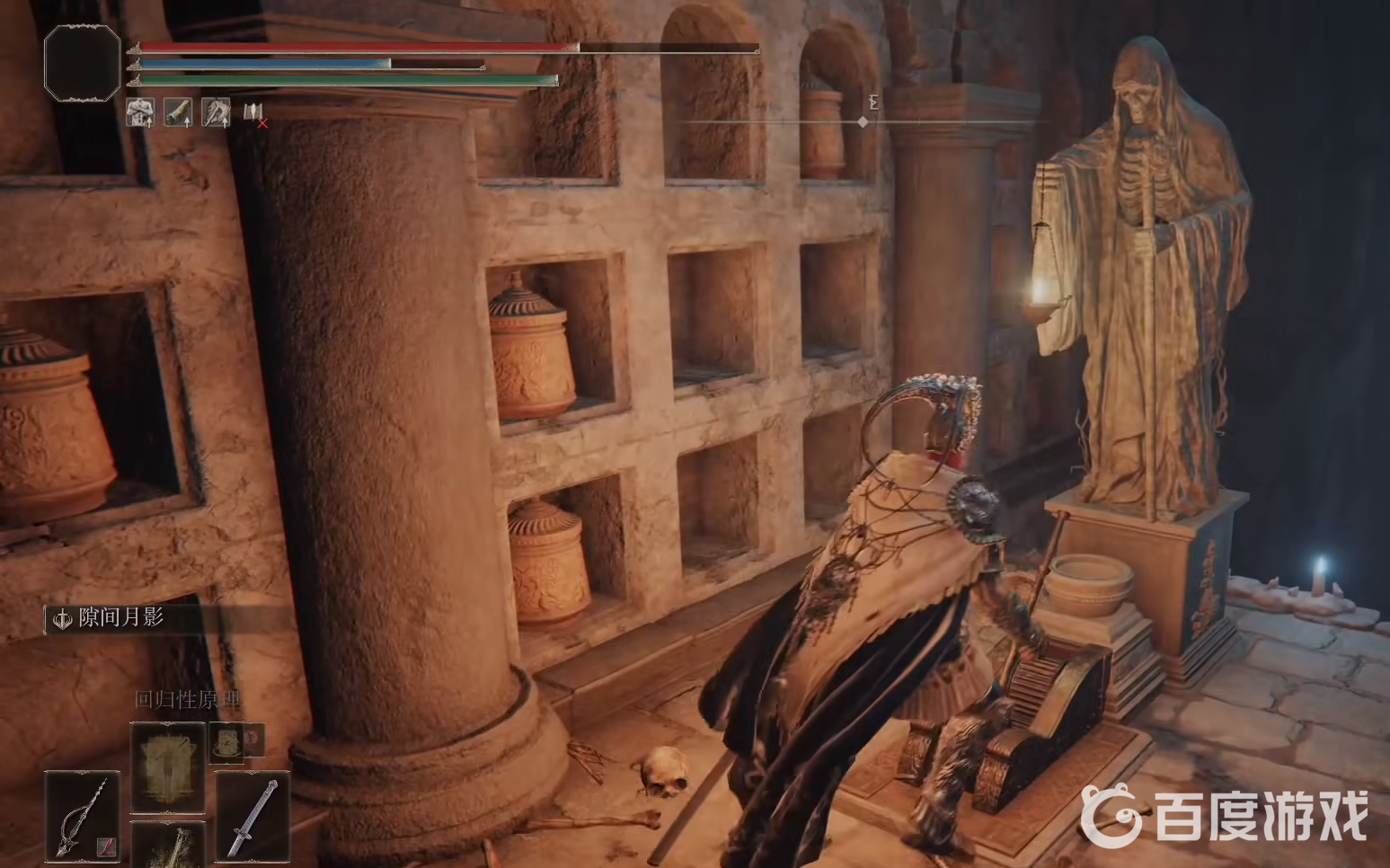The height and width of the screenshot is (868, 1390).
Task: Select the left-hand weapon slot
Action: 82,816
